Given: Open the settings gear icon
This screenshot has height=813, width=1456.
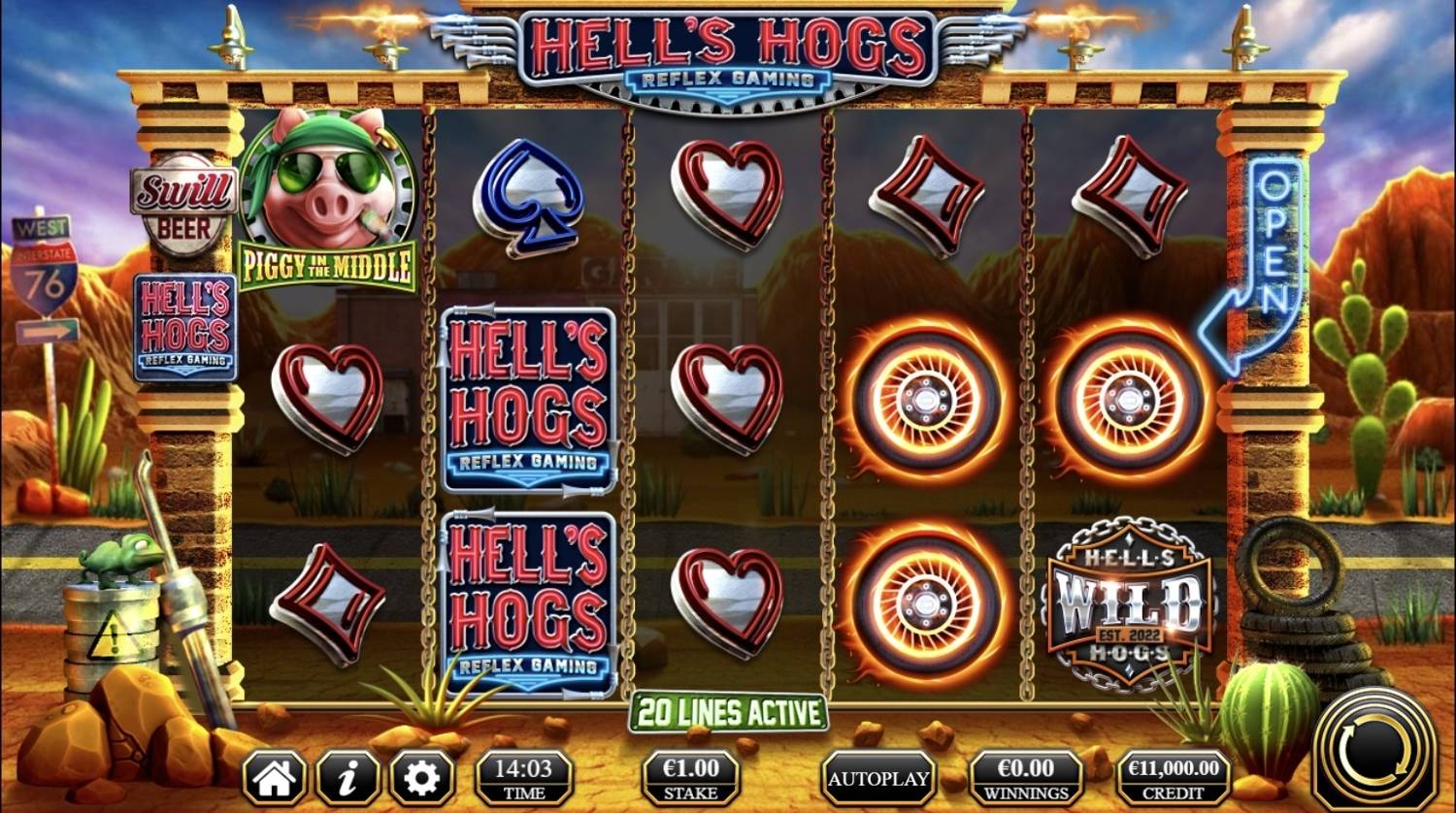Looking at the screenshot, I should (x=421, y=777).
